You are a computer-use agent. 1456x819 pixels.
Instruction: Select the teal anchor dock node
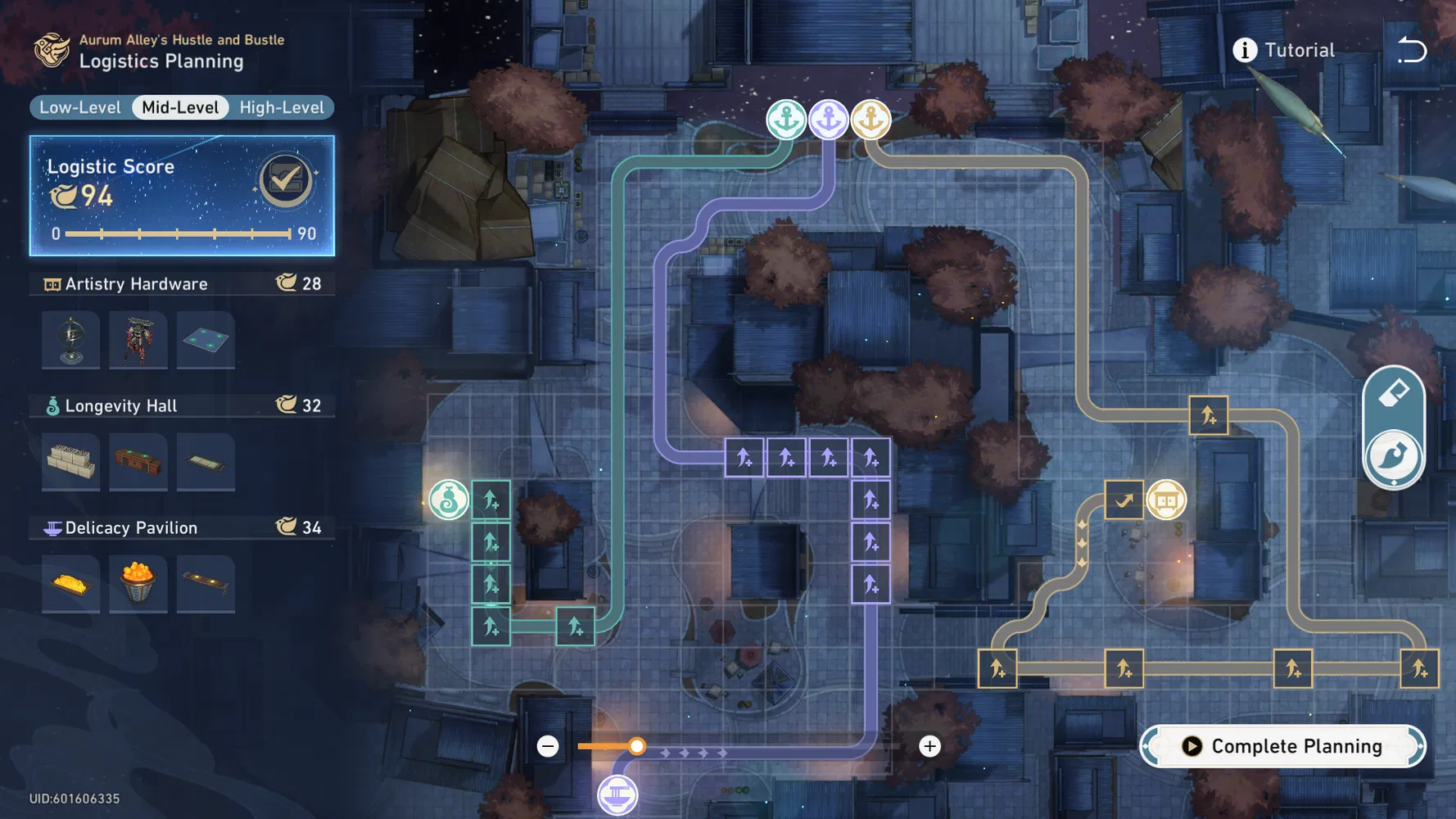786,120
